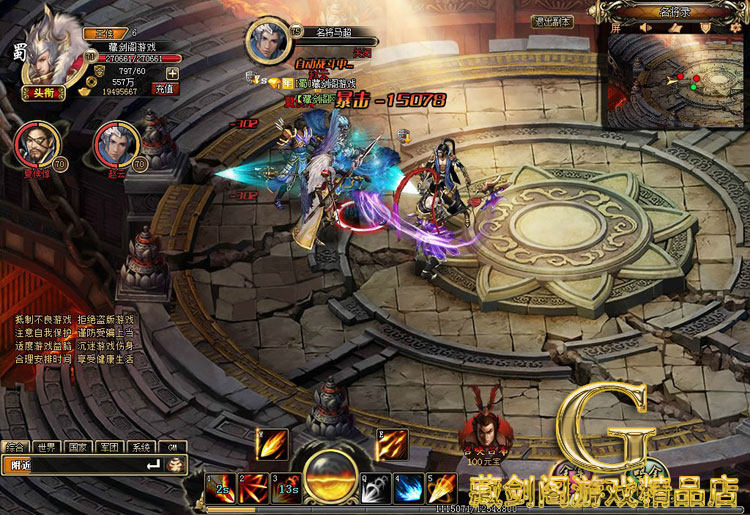
Task: Click the plus button beside 797/60
Action: 173,72
